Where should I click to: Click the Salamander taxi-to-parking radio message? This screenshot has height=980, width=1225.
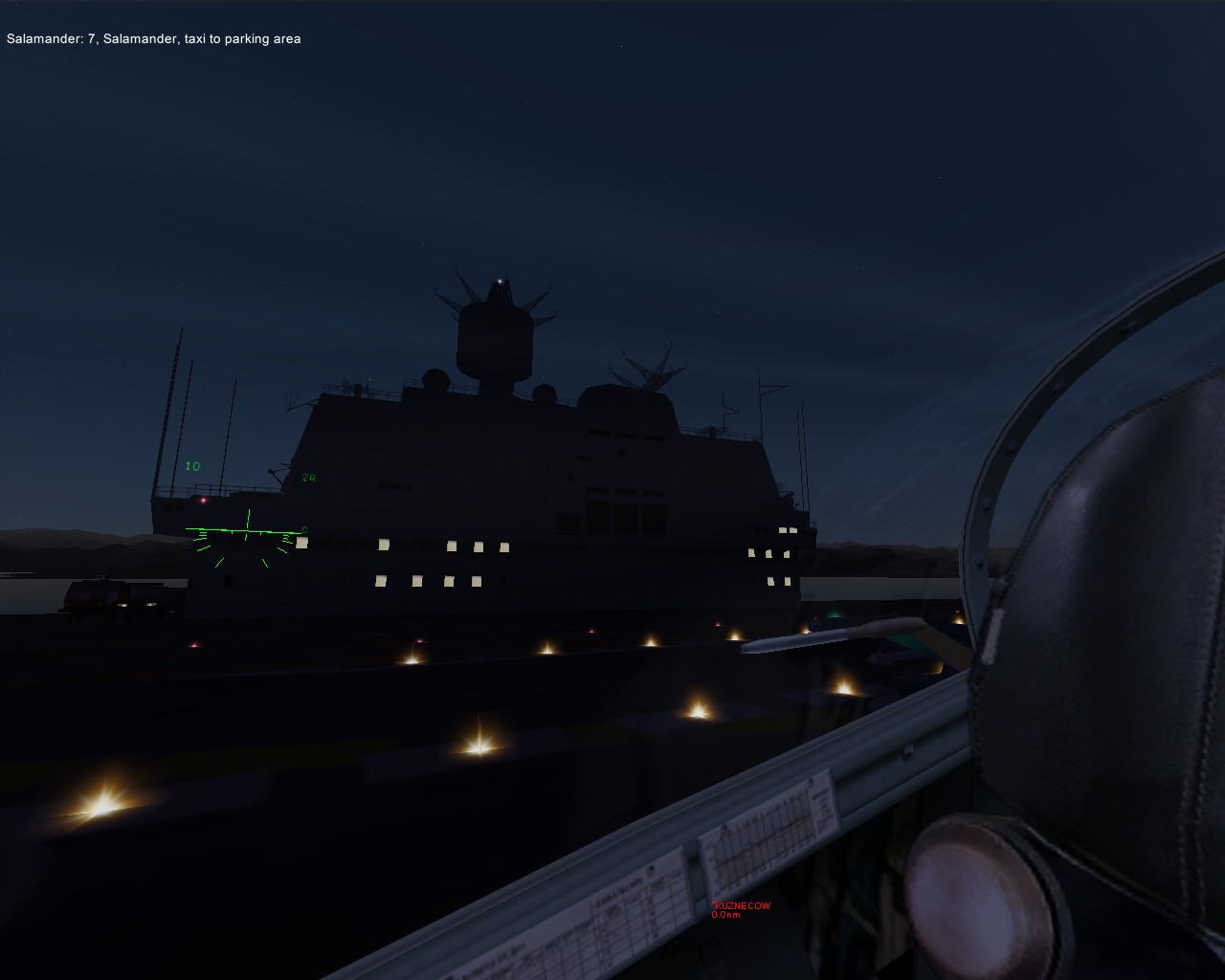point(153,39)
